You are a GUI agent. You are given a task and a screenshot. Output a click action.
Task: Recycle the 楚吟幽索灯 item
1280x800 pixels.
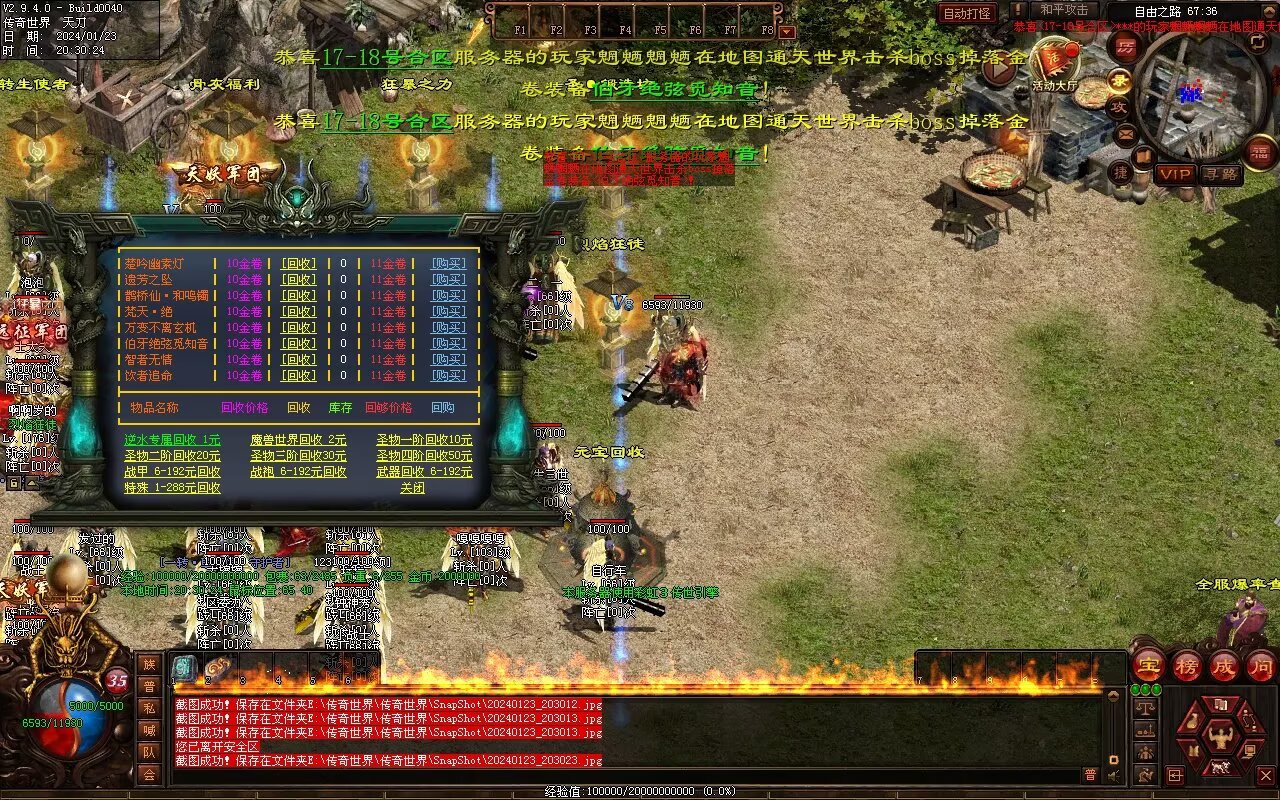click(x=298, y=264)
